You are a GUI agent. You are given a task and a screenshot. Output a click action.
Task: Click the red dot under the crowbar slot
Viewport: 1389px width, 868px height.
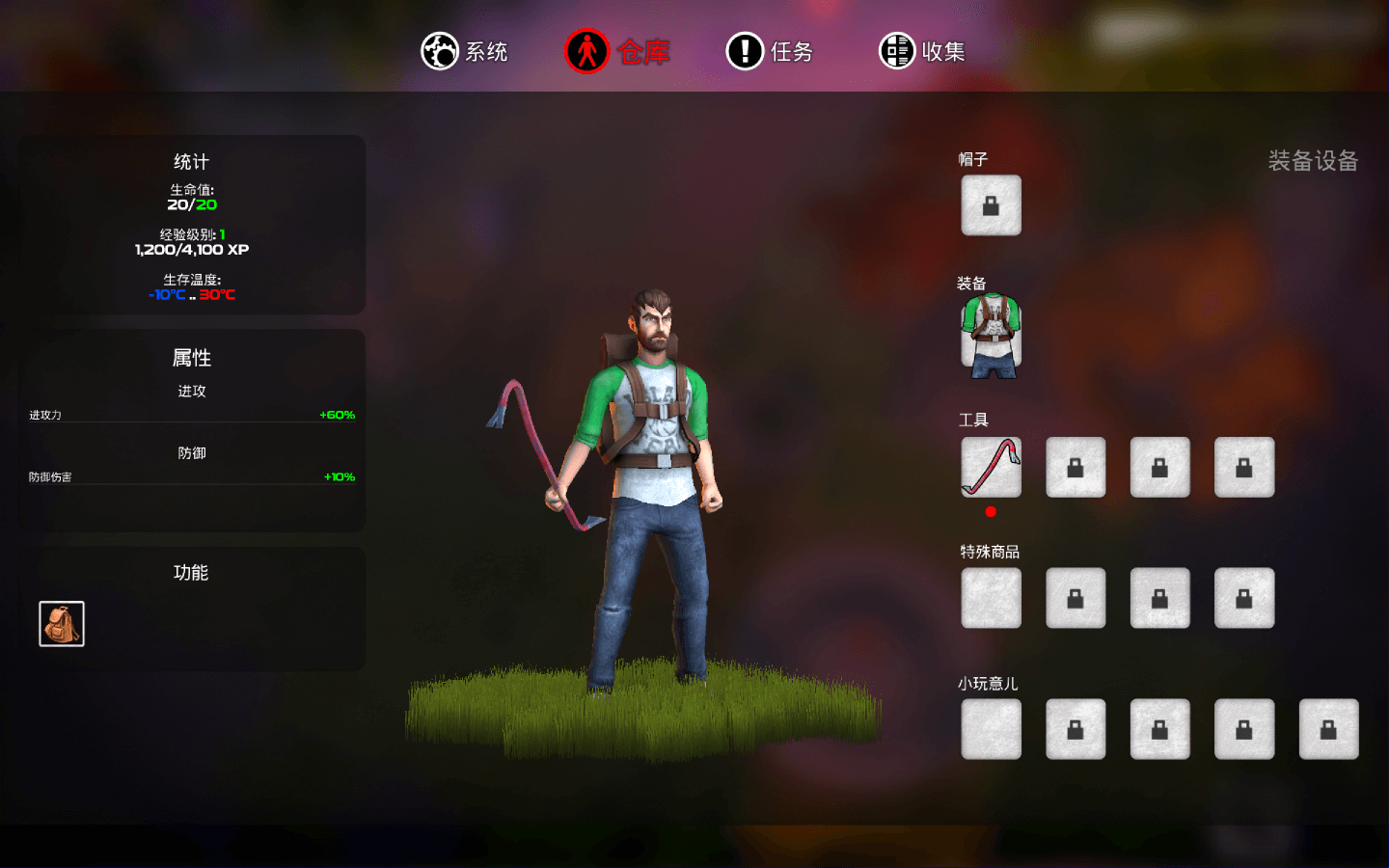pos(990,513)
